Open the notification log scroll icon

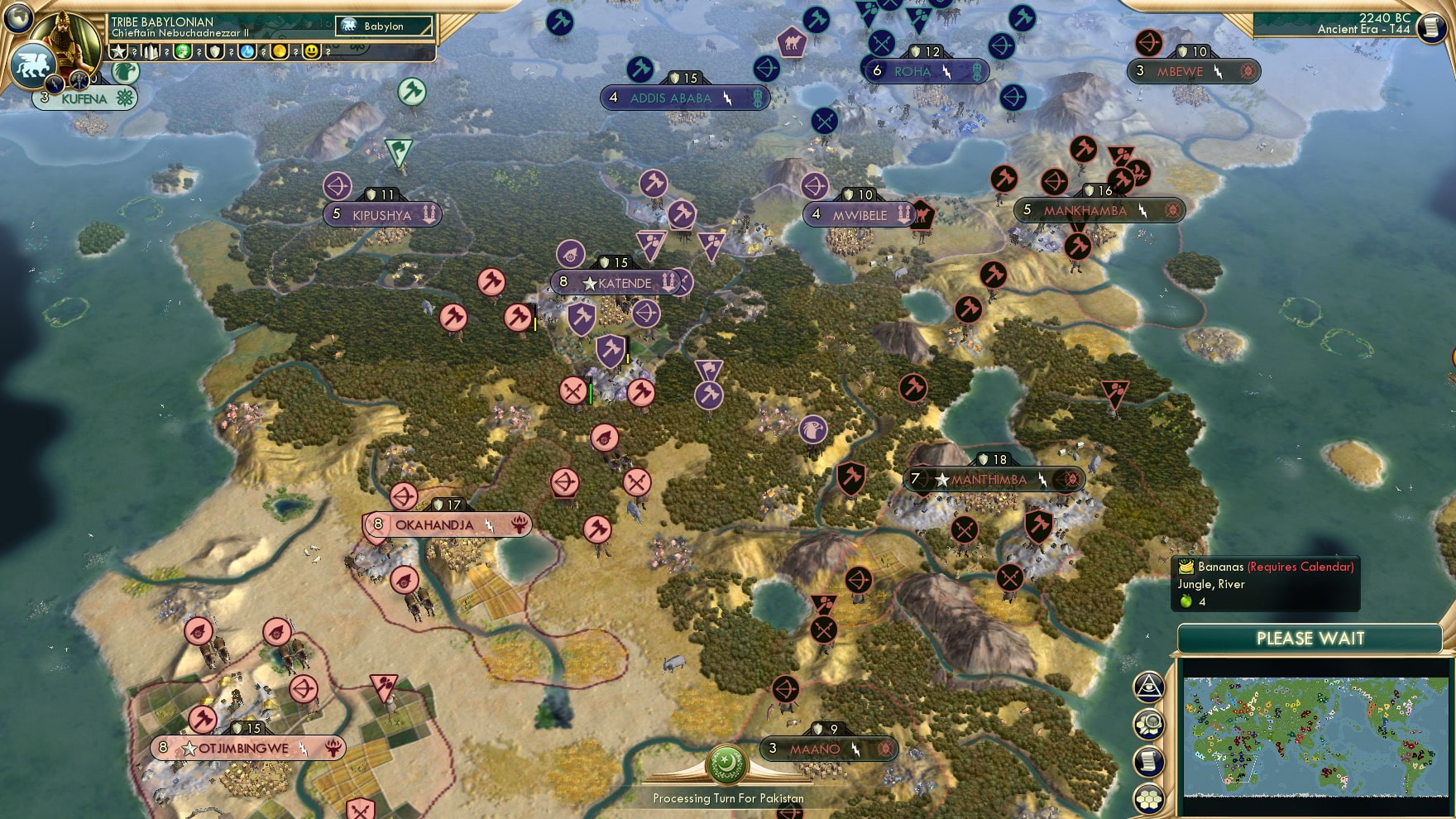(x=1148, y=760)
